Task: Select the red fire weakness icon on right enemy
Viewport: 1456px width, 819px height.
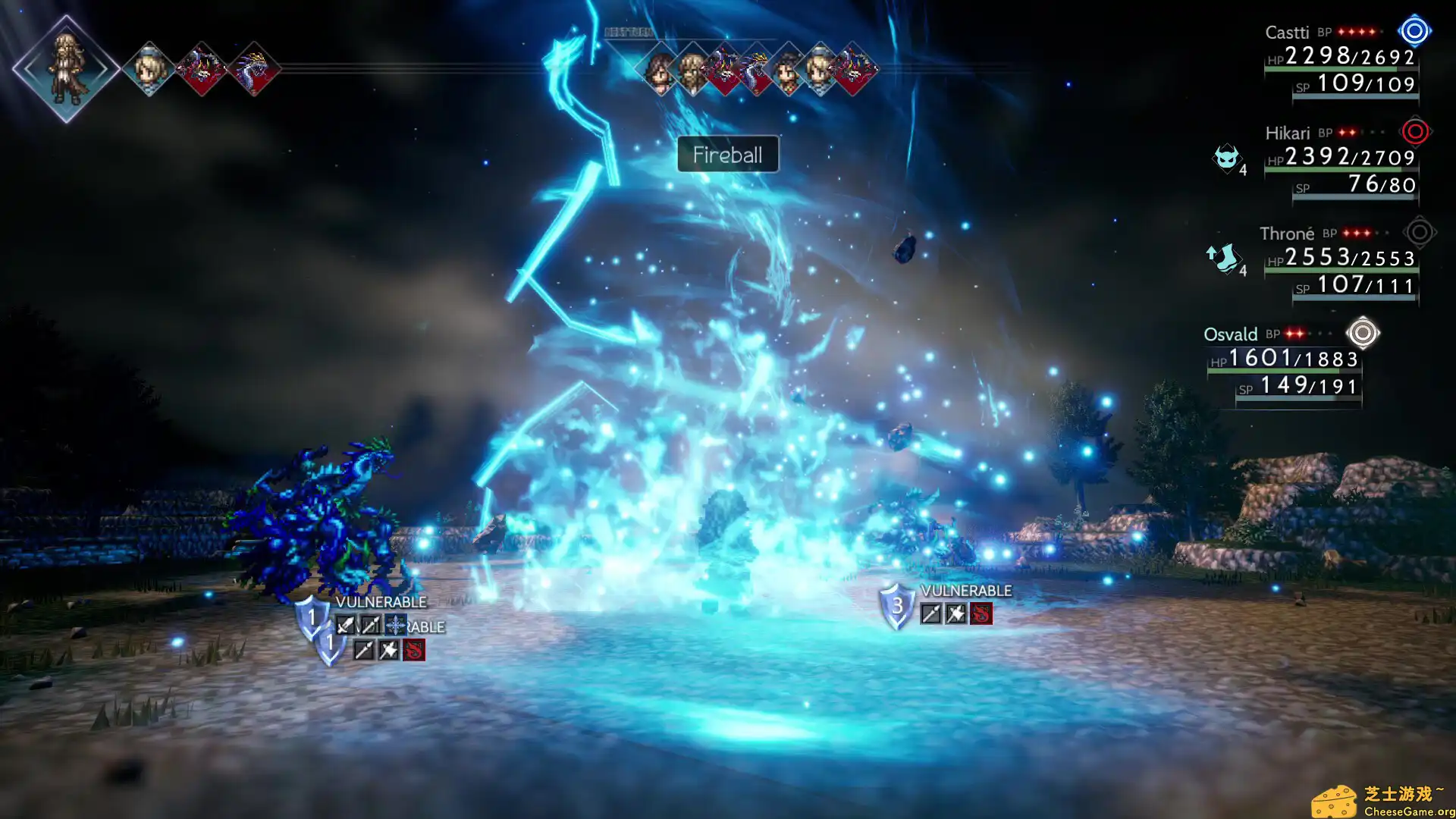Action: point(982,615)
